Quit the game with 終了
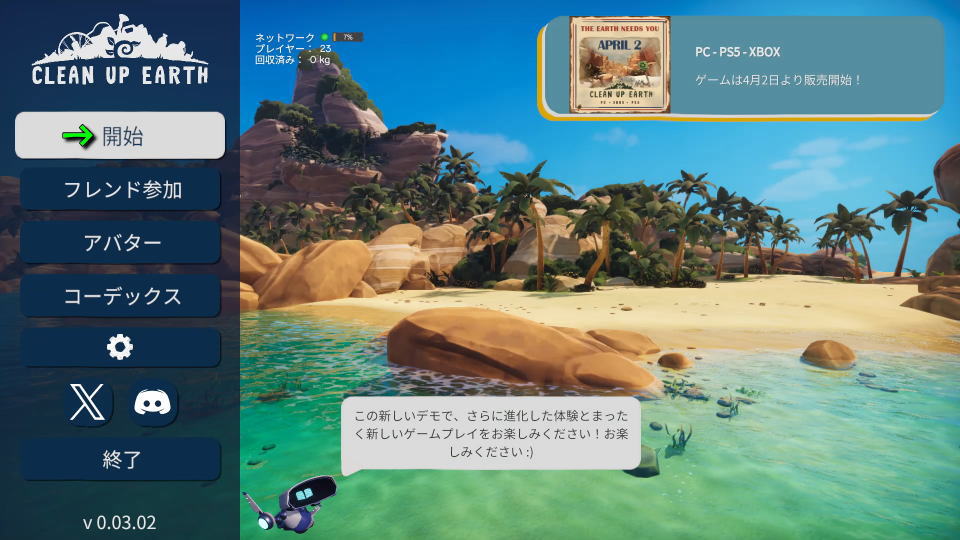This screenshot has height=540, width=960. point(120,460)
